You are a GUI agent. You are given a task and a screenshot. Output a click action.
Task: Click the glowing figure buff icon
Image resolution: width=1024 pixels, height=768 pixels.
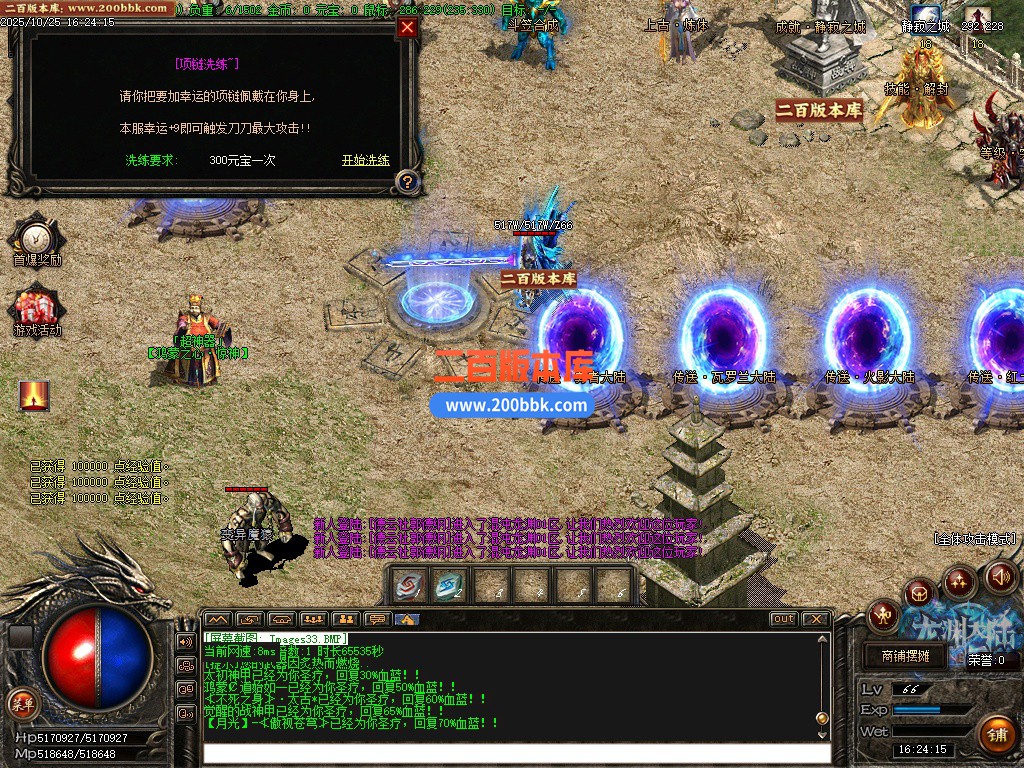(x=34, y=395)
